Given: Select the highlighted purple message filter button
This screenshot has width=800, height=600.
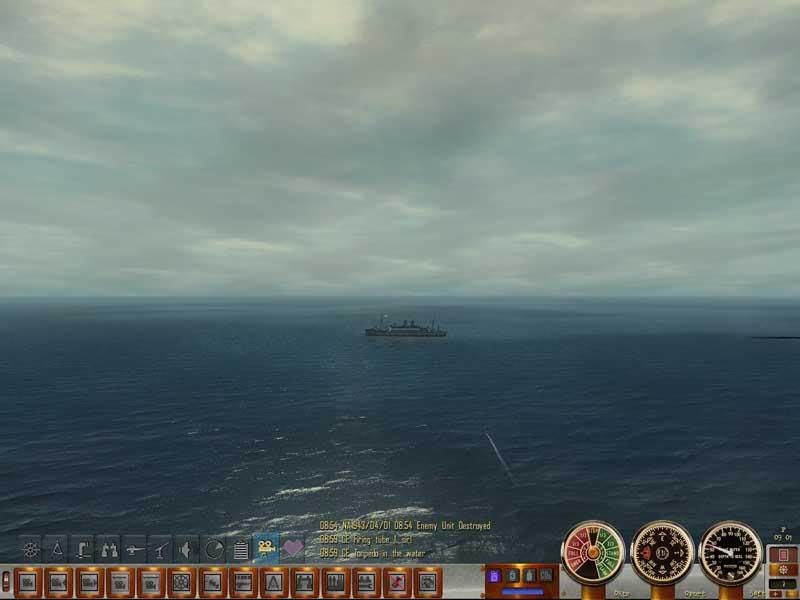Looking at the screenshot, I should [x=493, y=576].
